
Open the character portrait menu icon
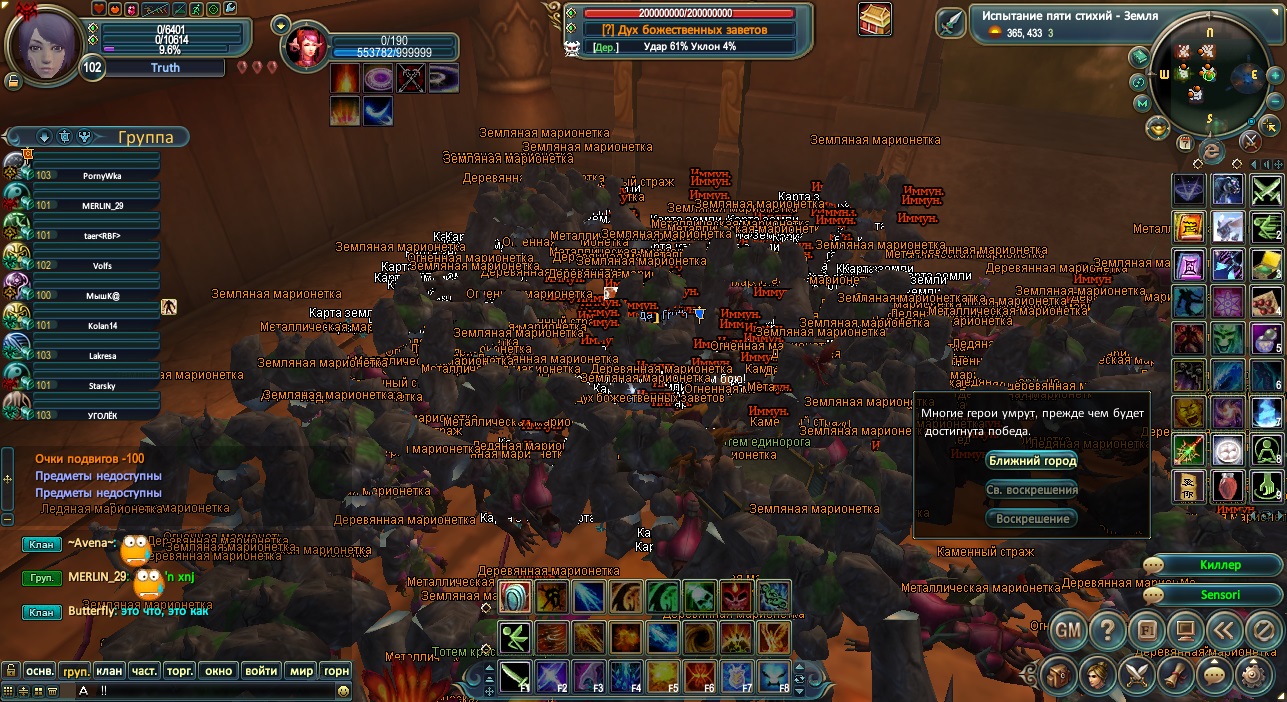1099,675
